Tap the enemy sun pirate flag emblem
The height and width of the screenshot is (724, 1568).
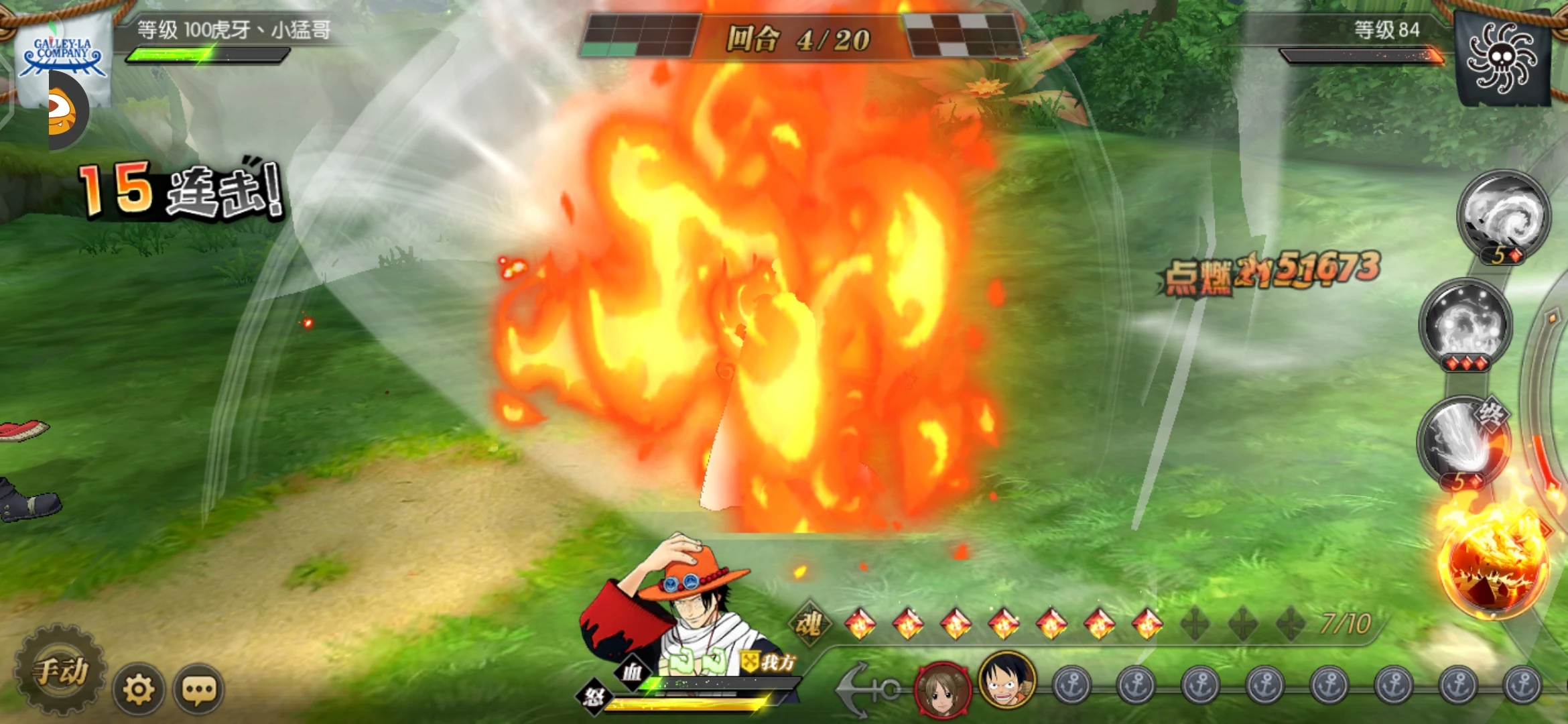click(x=1502, y=59)
